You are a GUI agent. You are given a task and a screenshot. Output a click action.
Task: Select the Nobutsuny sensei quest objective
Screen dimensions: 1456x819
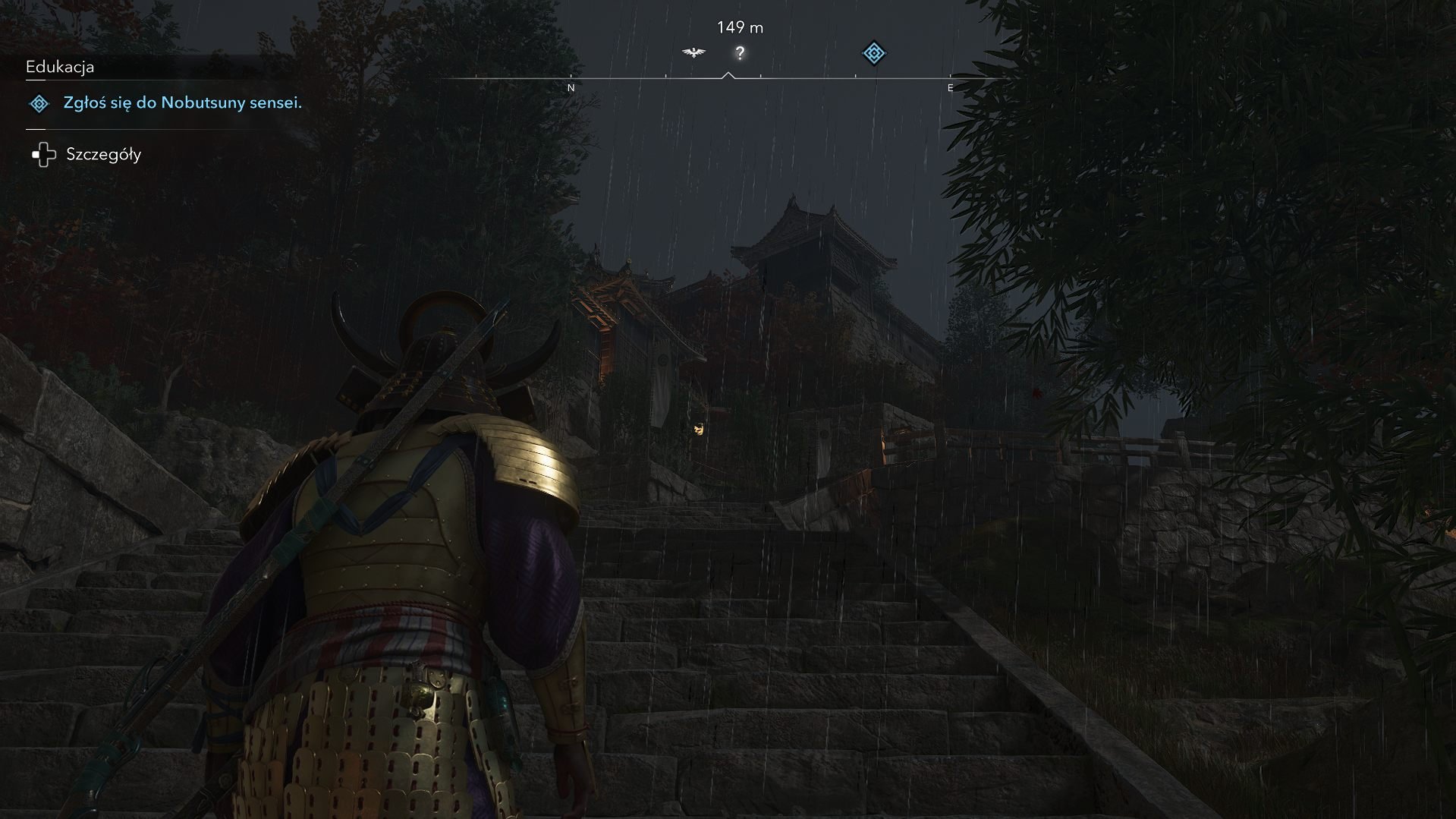click(x=182, y=102)
